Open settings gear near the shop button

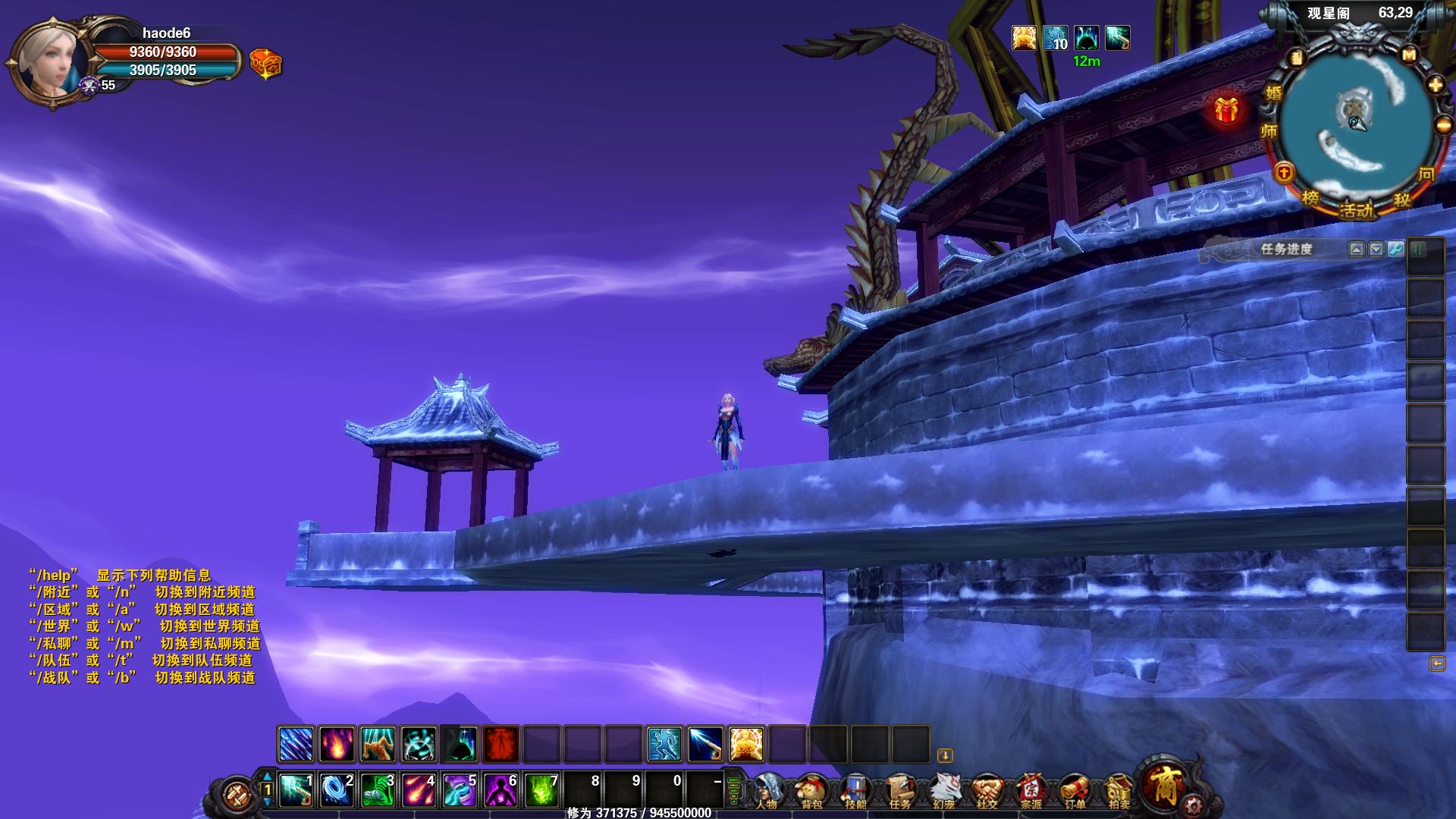pyautogui.click(x=1194, y=805)
